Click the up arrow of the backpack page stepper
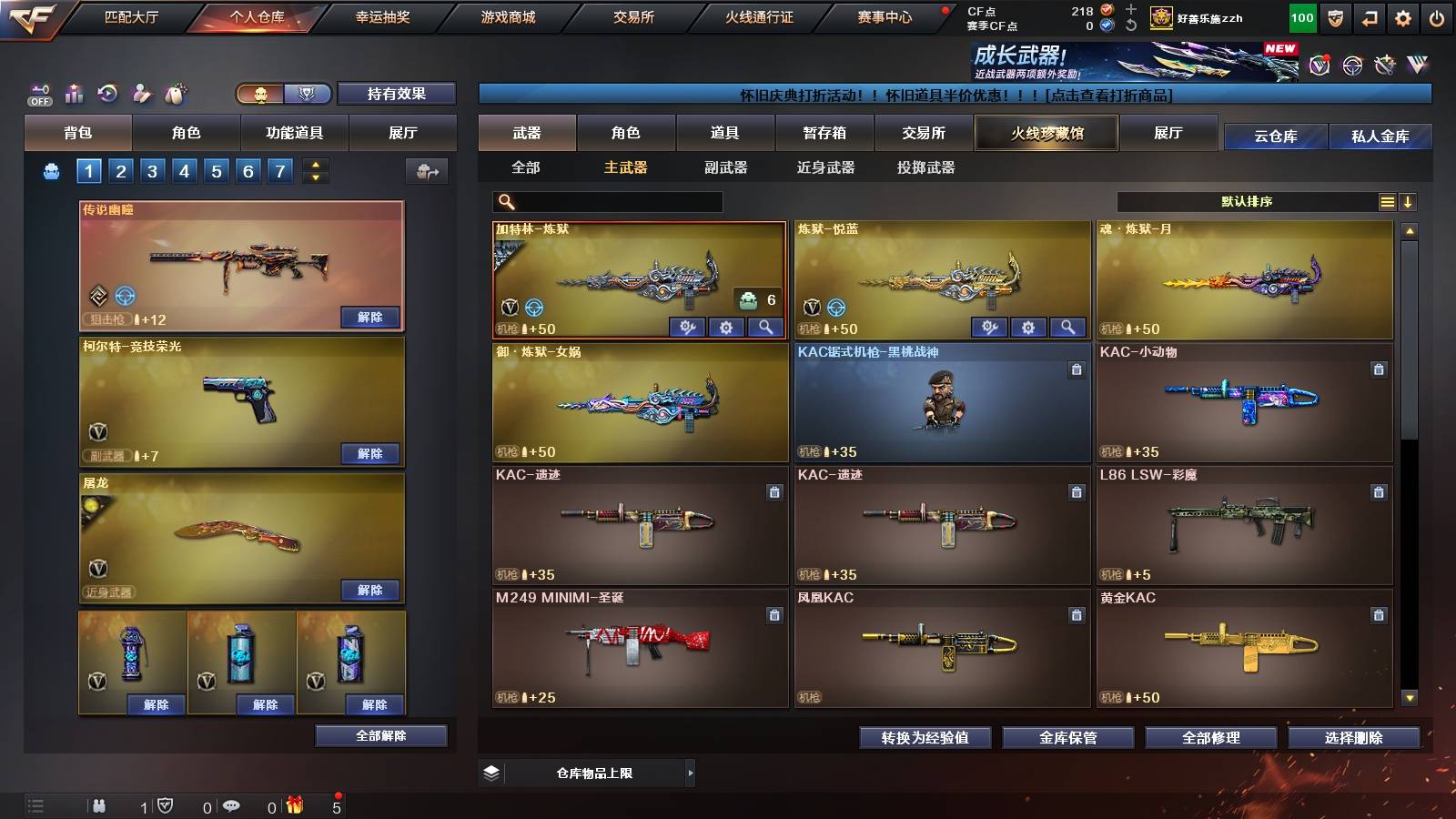 point(315,164)
